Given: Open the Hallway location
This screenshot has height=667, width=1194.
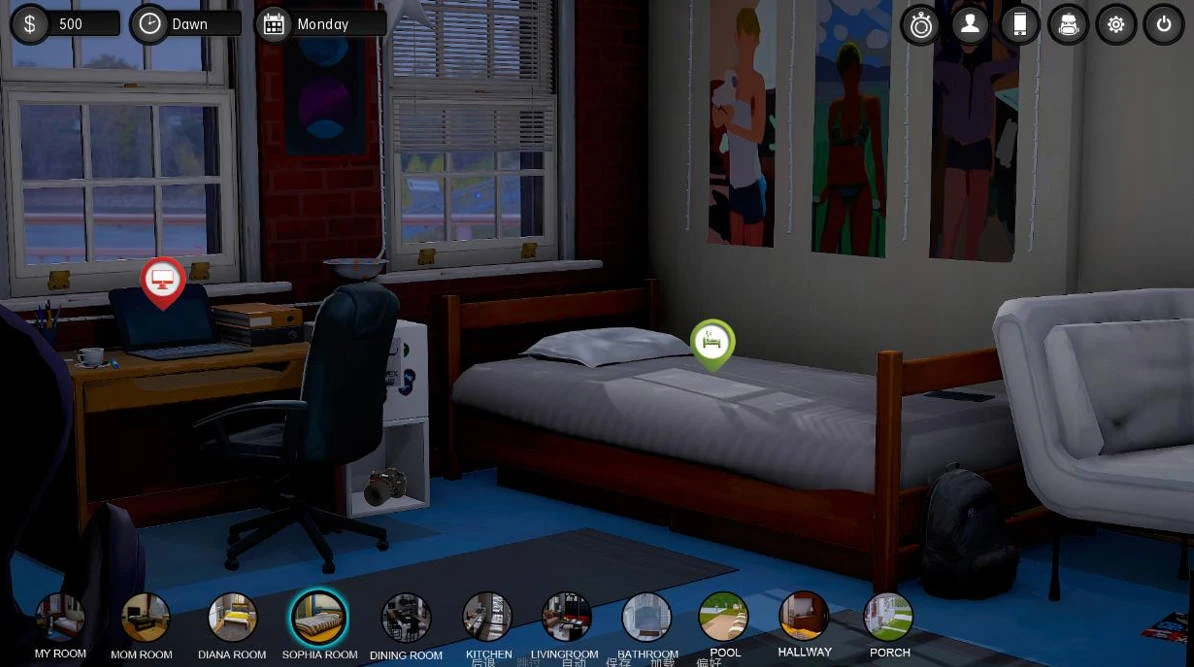Looking at the screenshot, I should (x=804, y=616).
